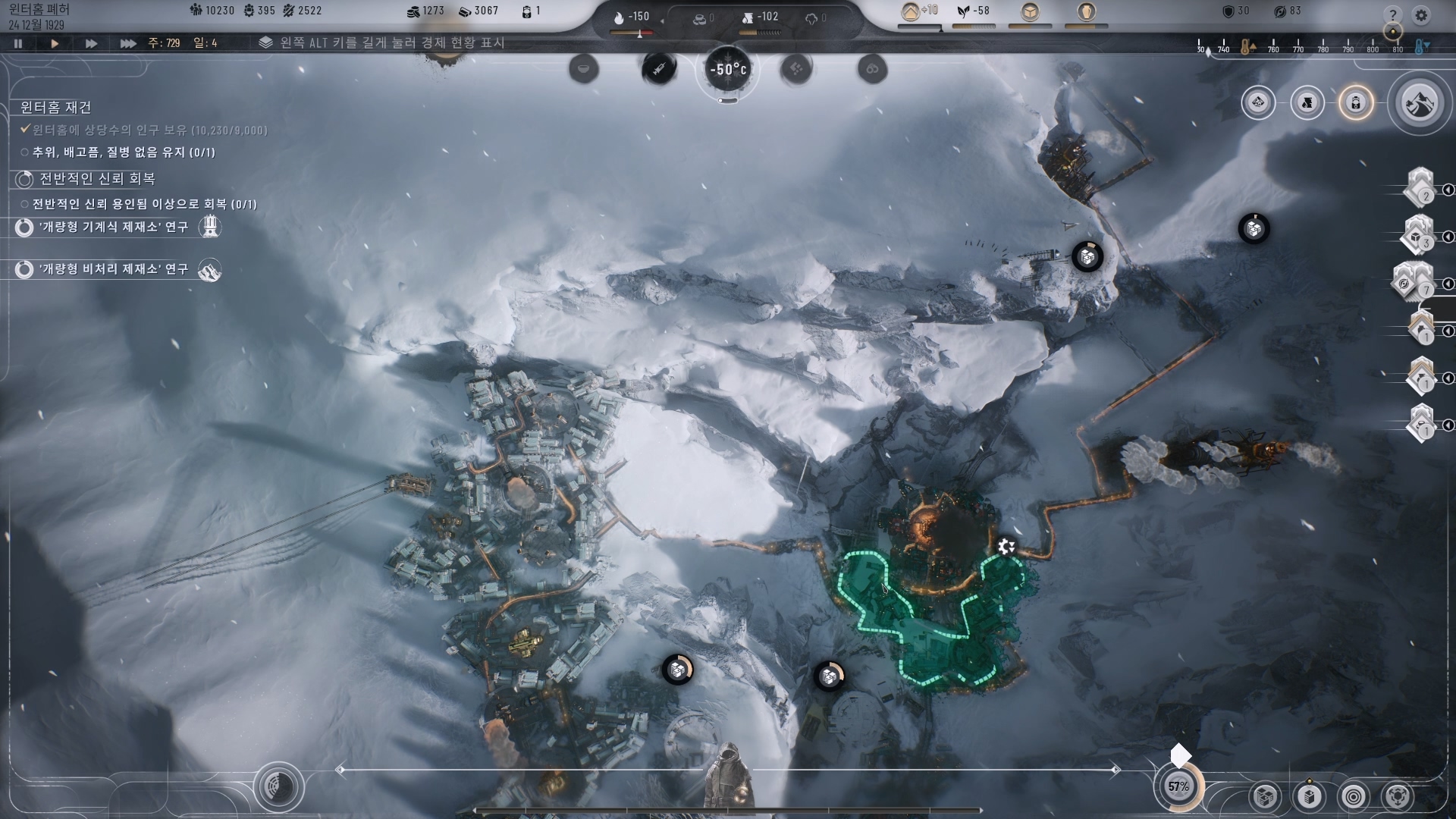
Task: Open the gear settings menu
Action: (x=1421, y=14)
